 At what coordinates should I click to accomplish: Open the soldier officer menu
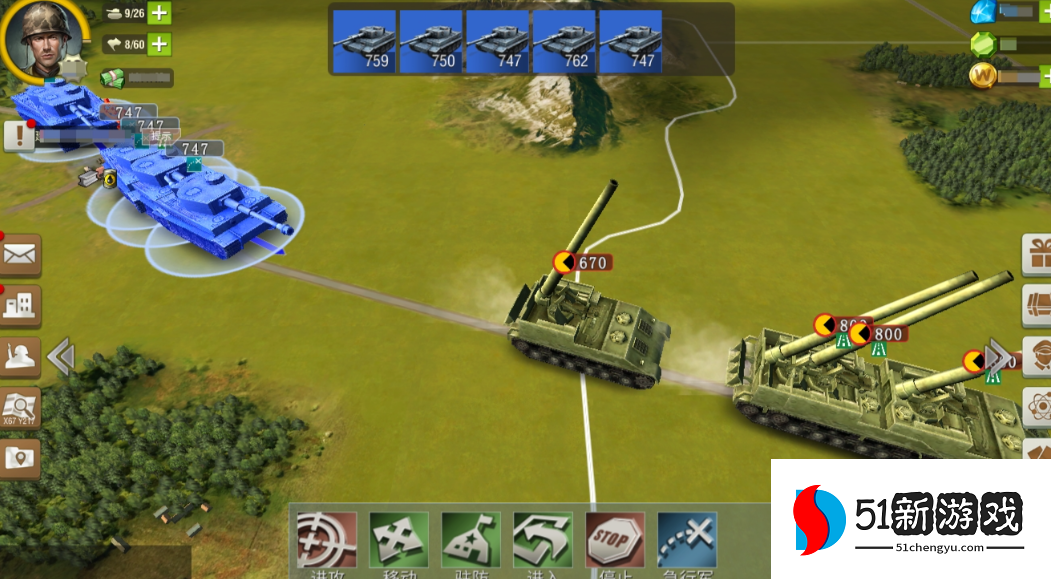(x=20, y=357)
